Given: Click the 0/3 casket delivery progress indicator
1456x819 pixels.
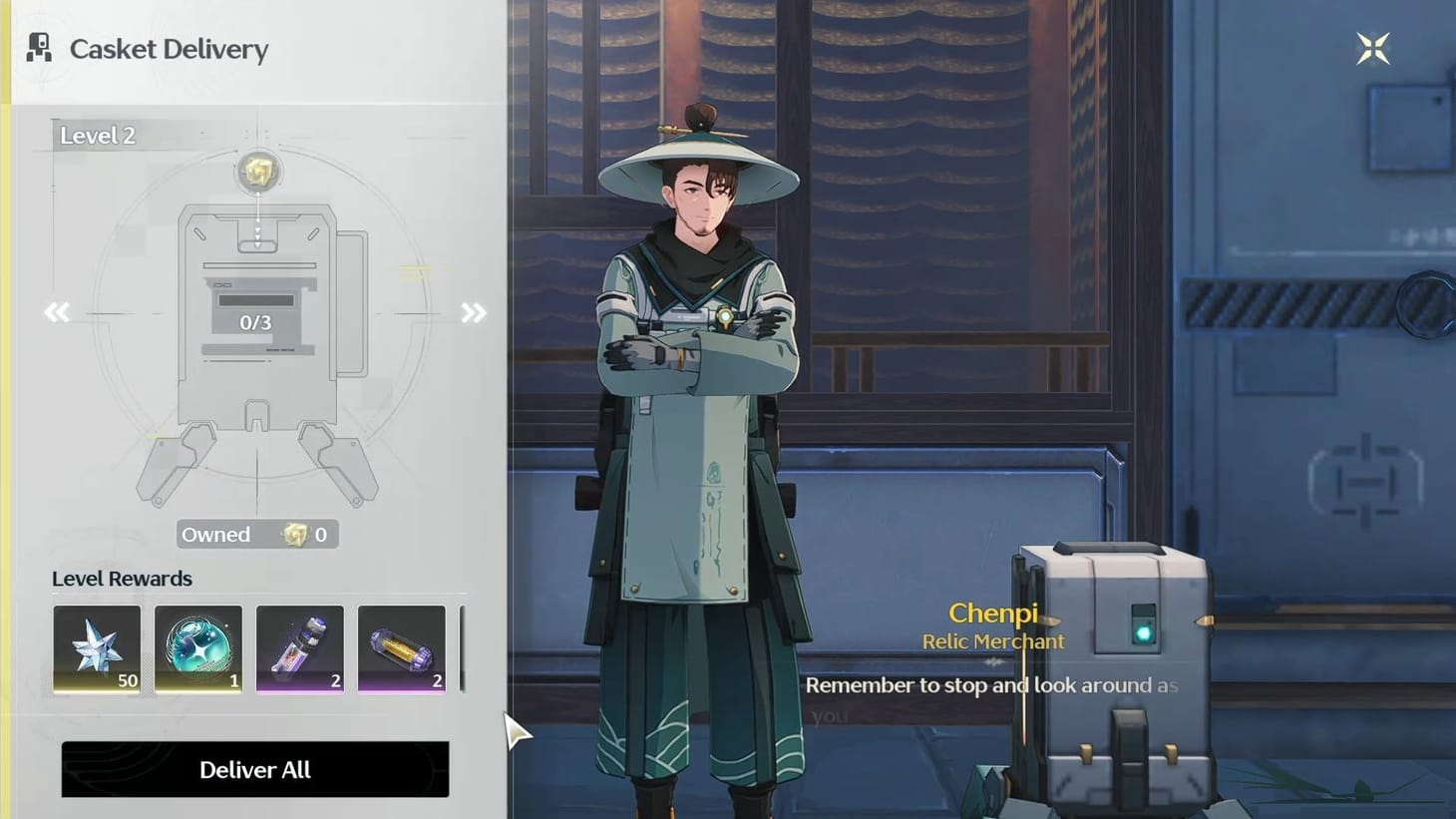Looking at the screenshot, I should (255, 322).
